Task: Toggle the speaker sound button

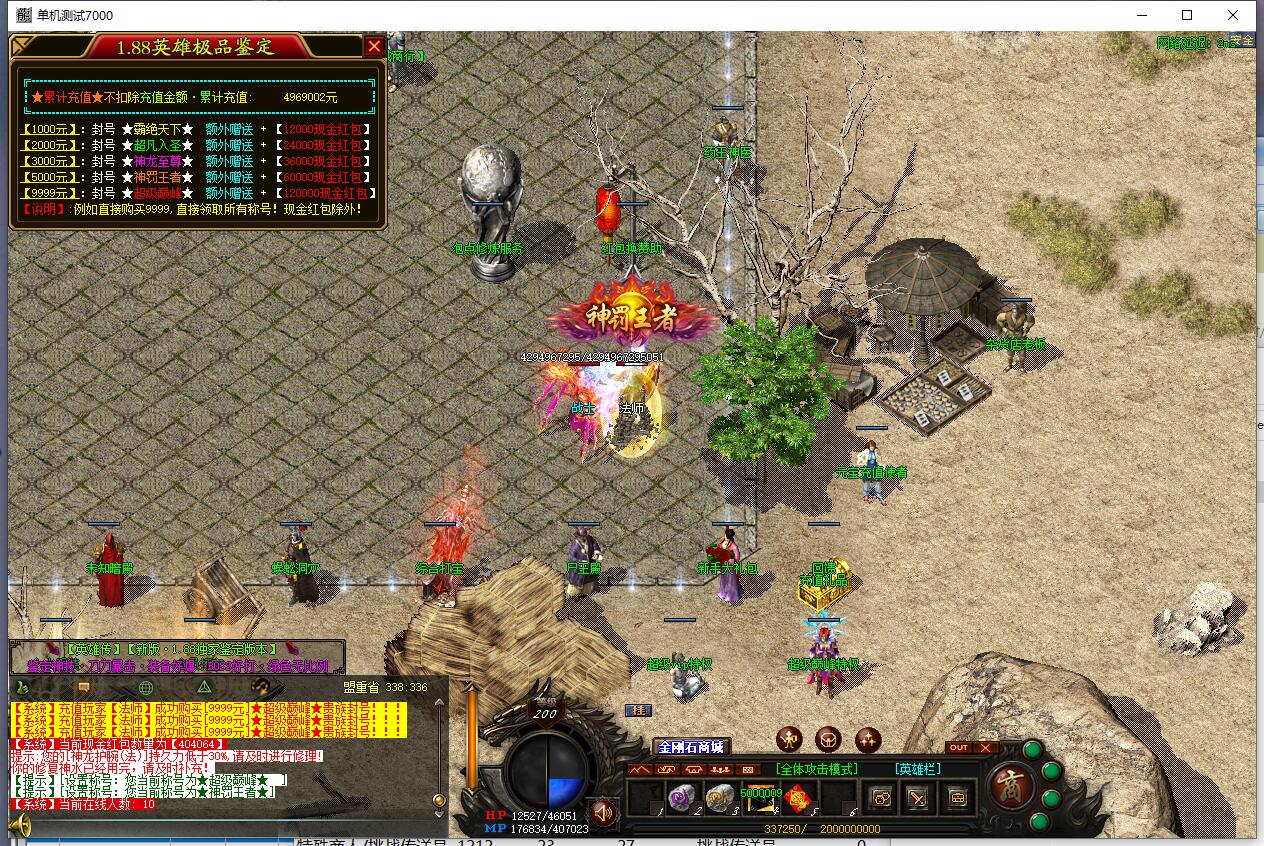Action: click(602, 811)
